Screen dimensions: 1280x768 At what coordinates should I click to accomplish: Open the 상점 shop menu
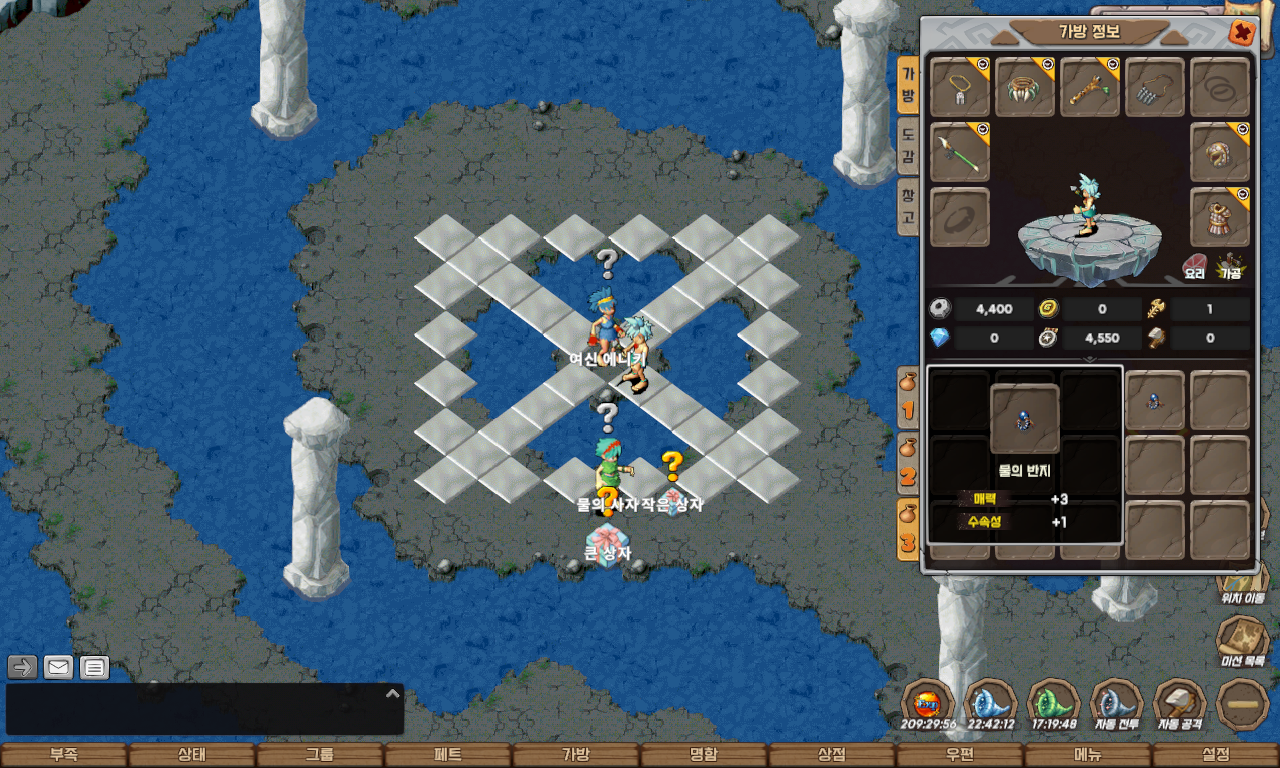pyautogui.click(x=832, y=755)
